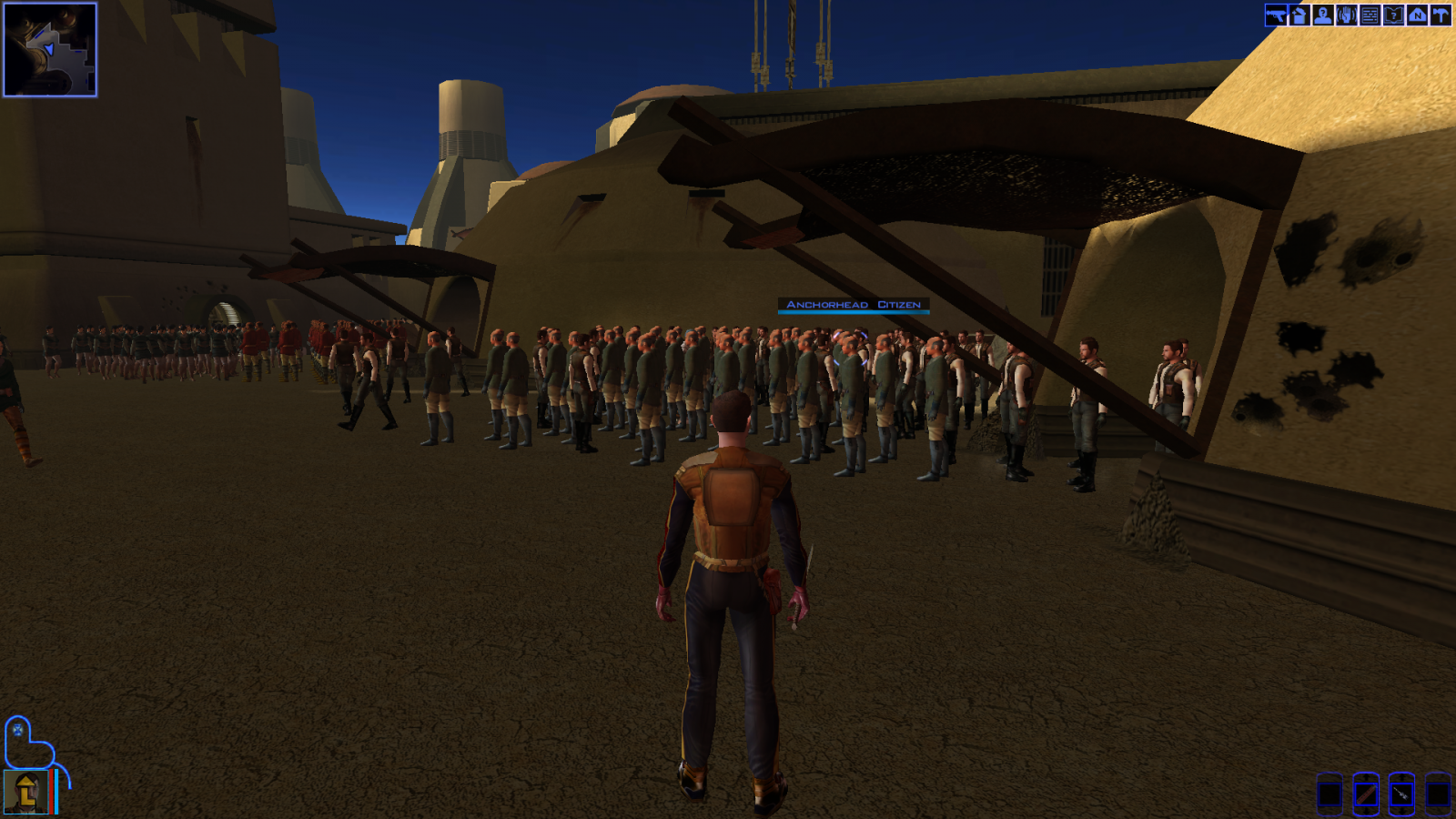Image resolution: width=1456 pixels, height=819 pixels.
Task: Select the Anchorhead Citizen name label
Action: (x=854, y=305)
